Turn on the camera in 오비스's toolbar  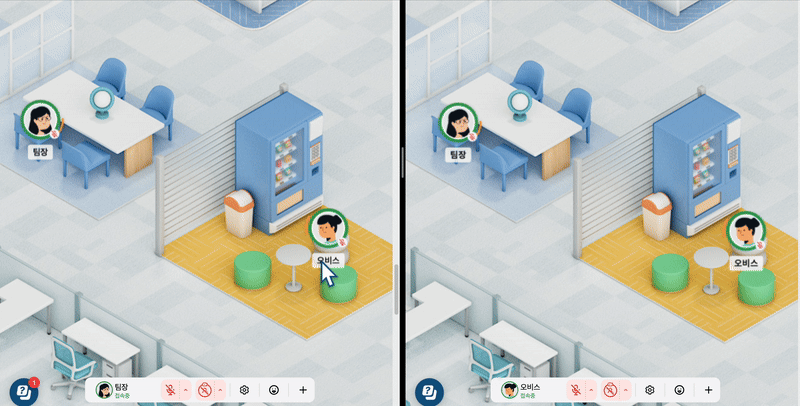(x=609, y=389)
